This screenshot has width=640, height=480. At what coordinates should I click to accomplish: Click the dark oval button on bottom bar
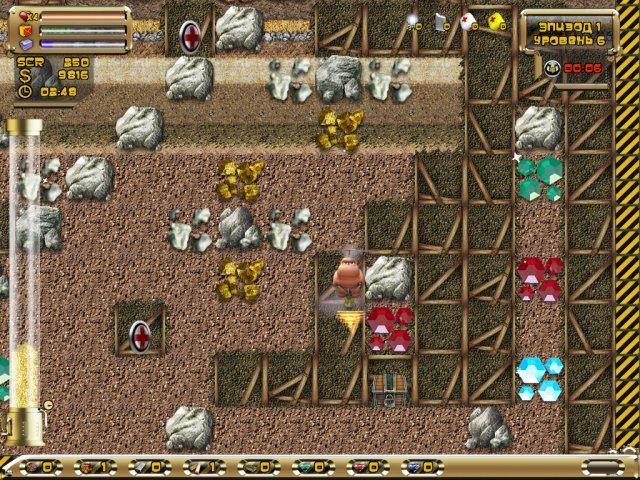click(x=601, y=467)
